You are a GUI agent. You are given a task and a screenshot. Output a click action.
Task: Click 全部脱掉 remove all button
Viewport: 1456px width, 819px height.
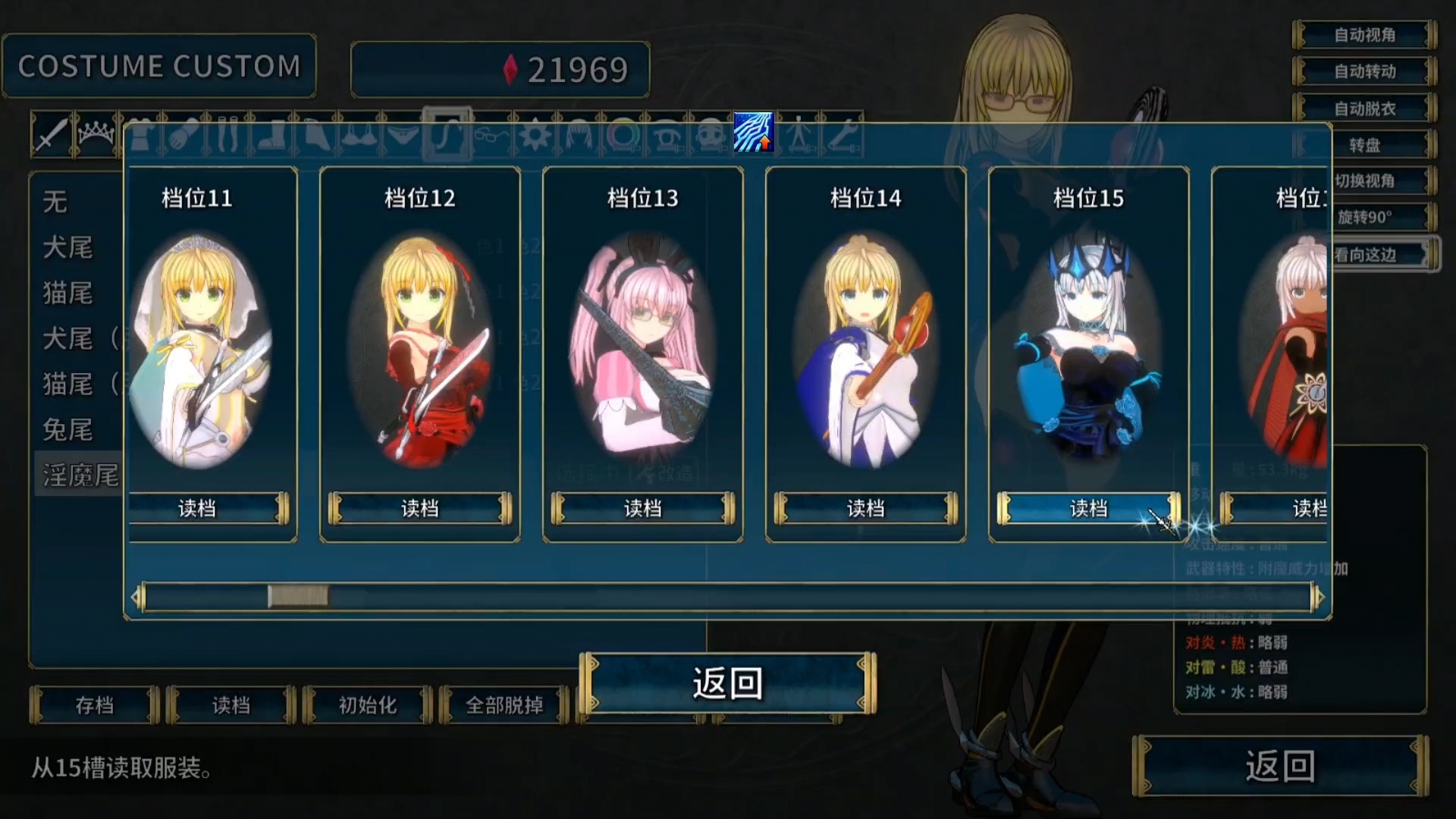[504, 705]
